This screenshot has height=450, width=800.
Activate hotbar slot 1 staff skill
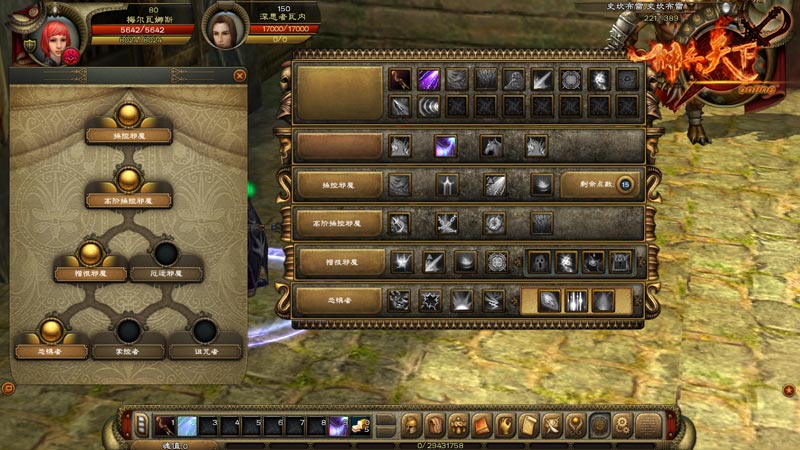[161, 425]
